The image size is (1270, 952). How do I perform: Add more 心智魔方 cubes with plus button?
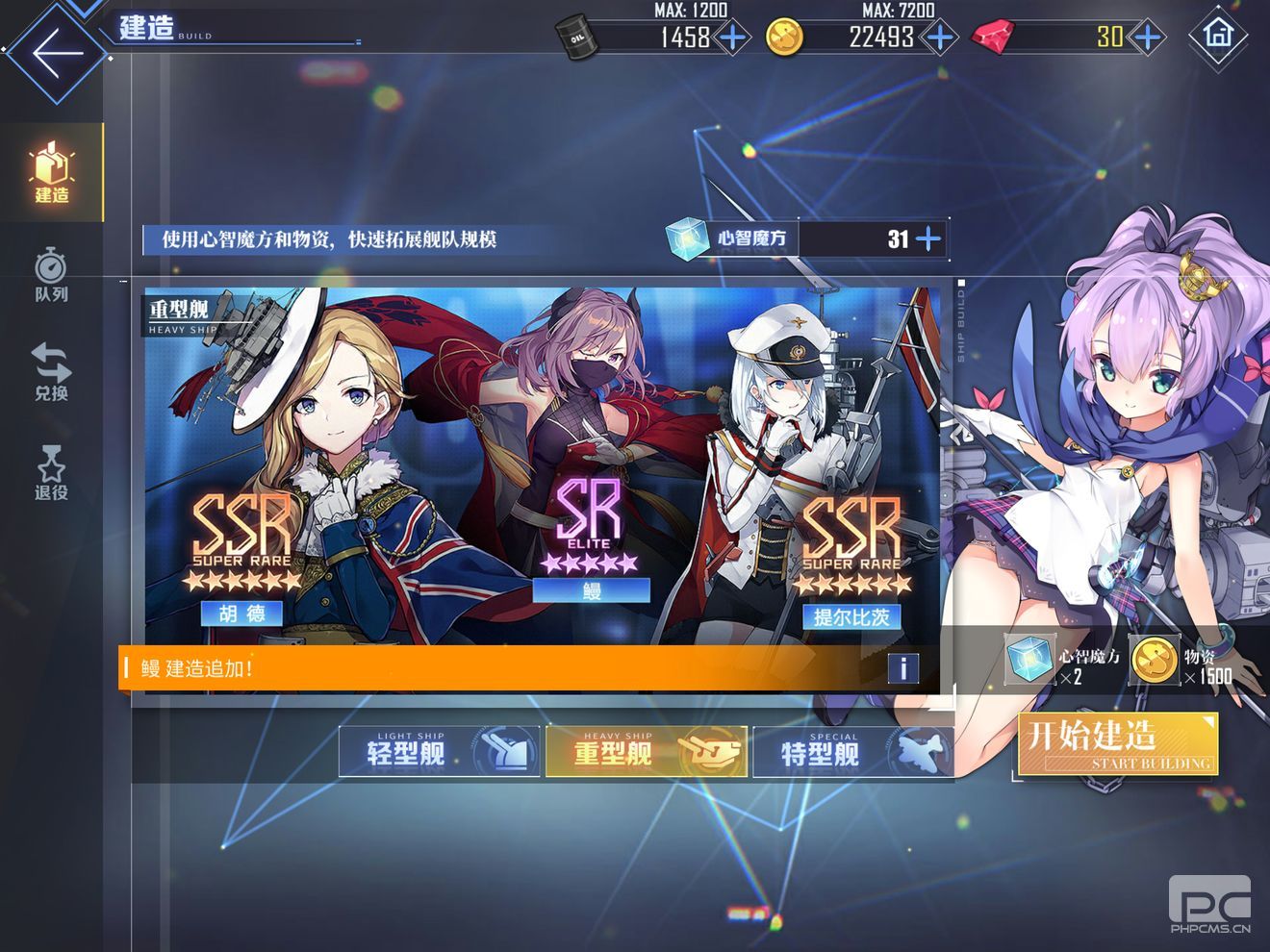(x=928, y=238)
